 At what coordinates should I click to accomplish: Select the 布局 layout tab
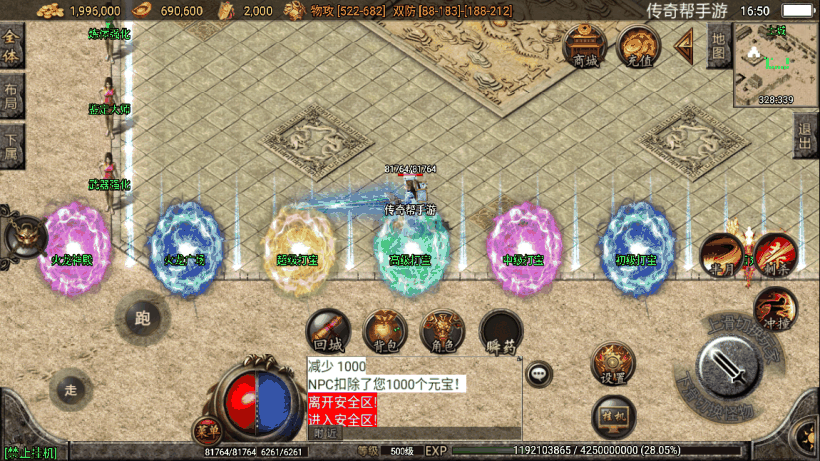pos(11,96)
